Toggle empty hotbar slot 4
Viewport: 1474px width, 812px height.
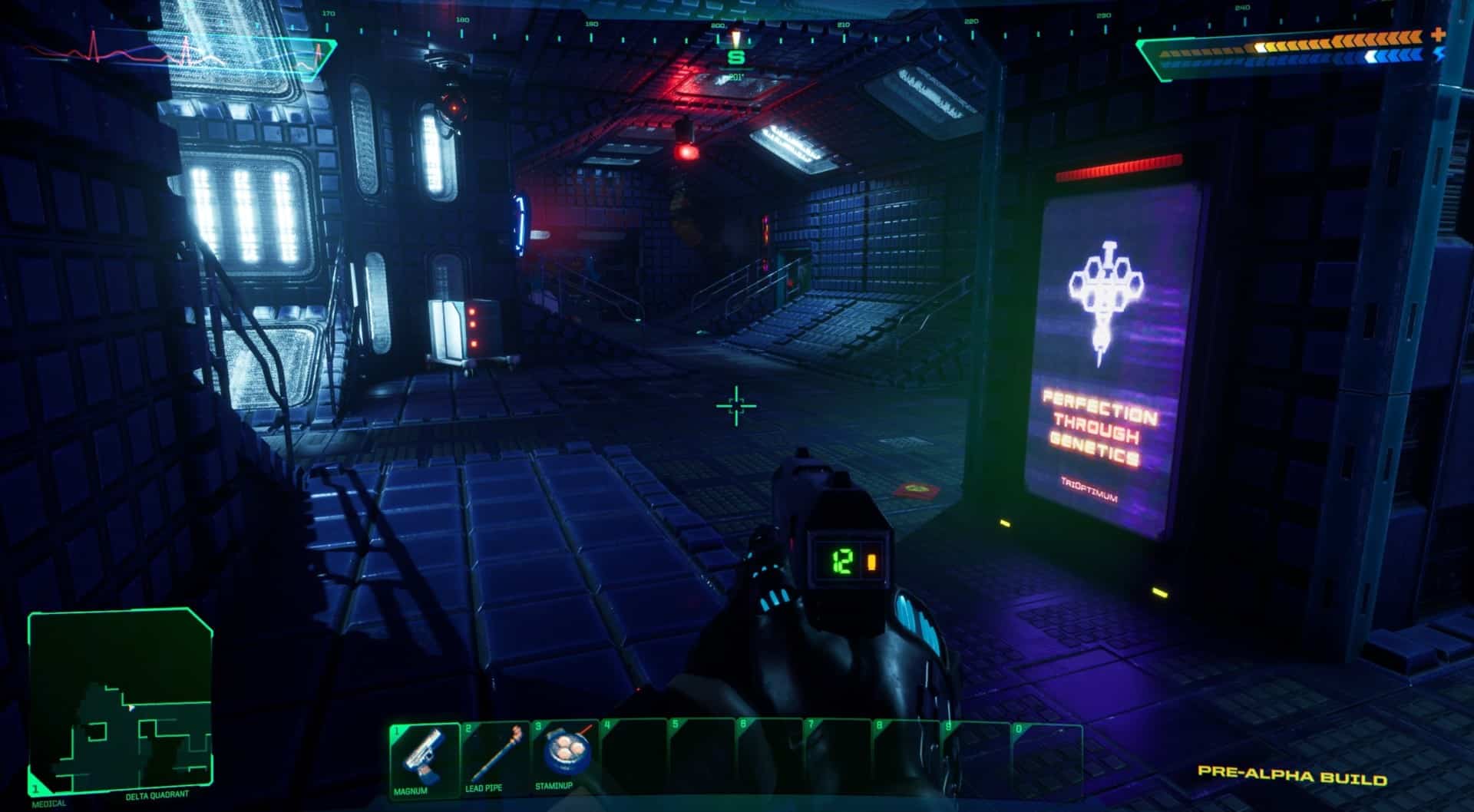click(636, 760)
